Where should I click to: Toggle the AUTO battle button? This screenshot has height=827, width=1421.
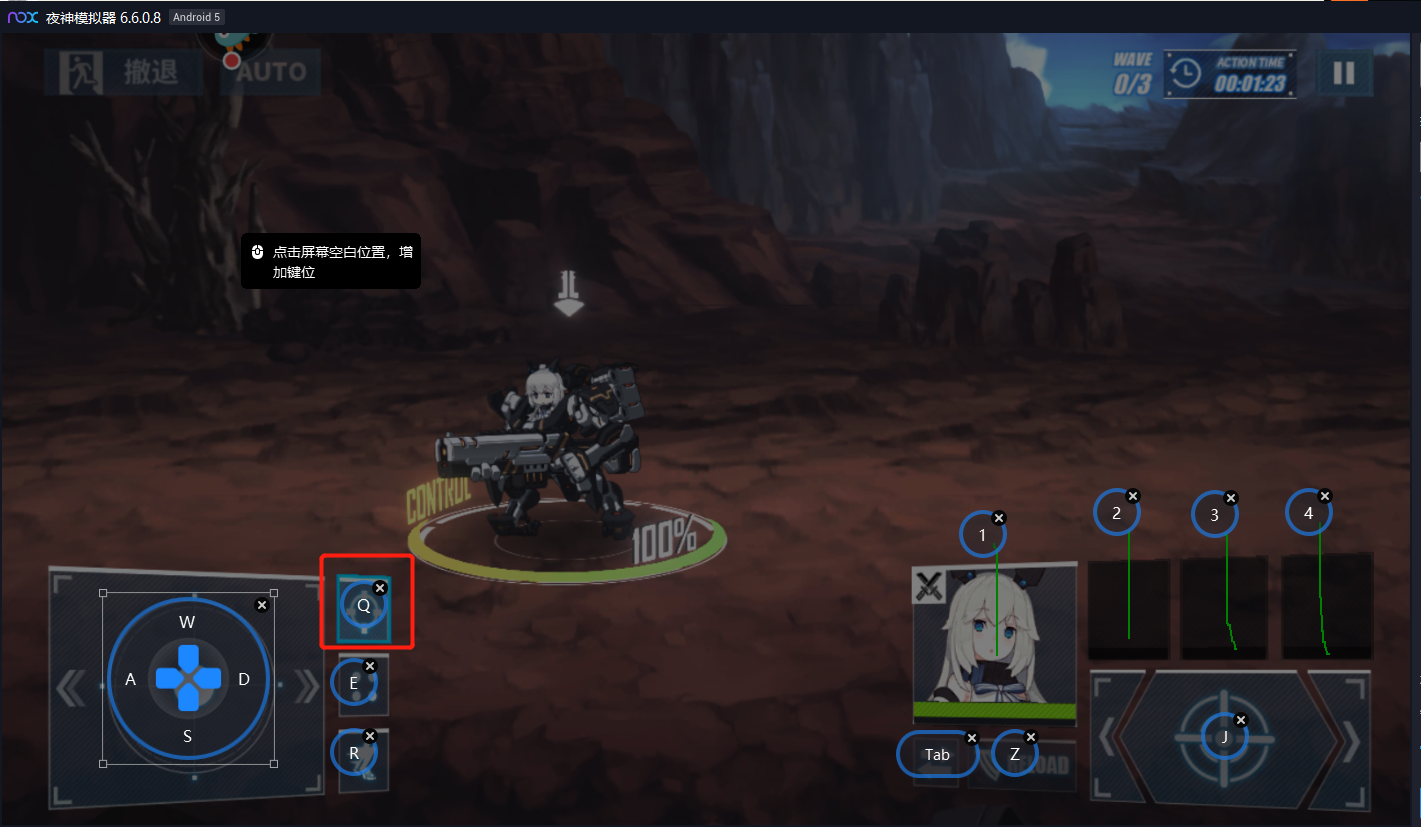click(x=271, y=72)
